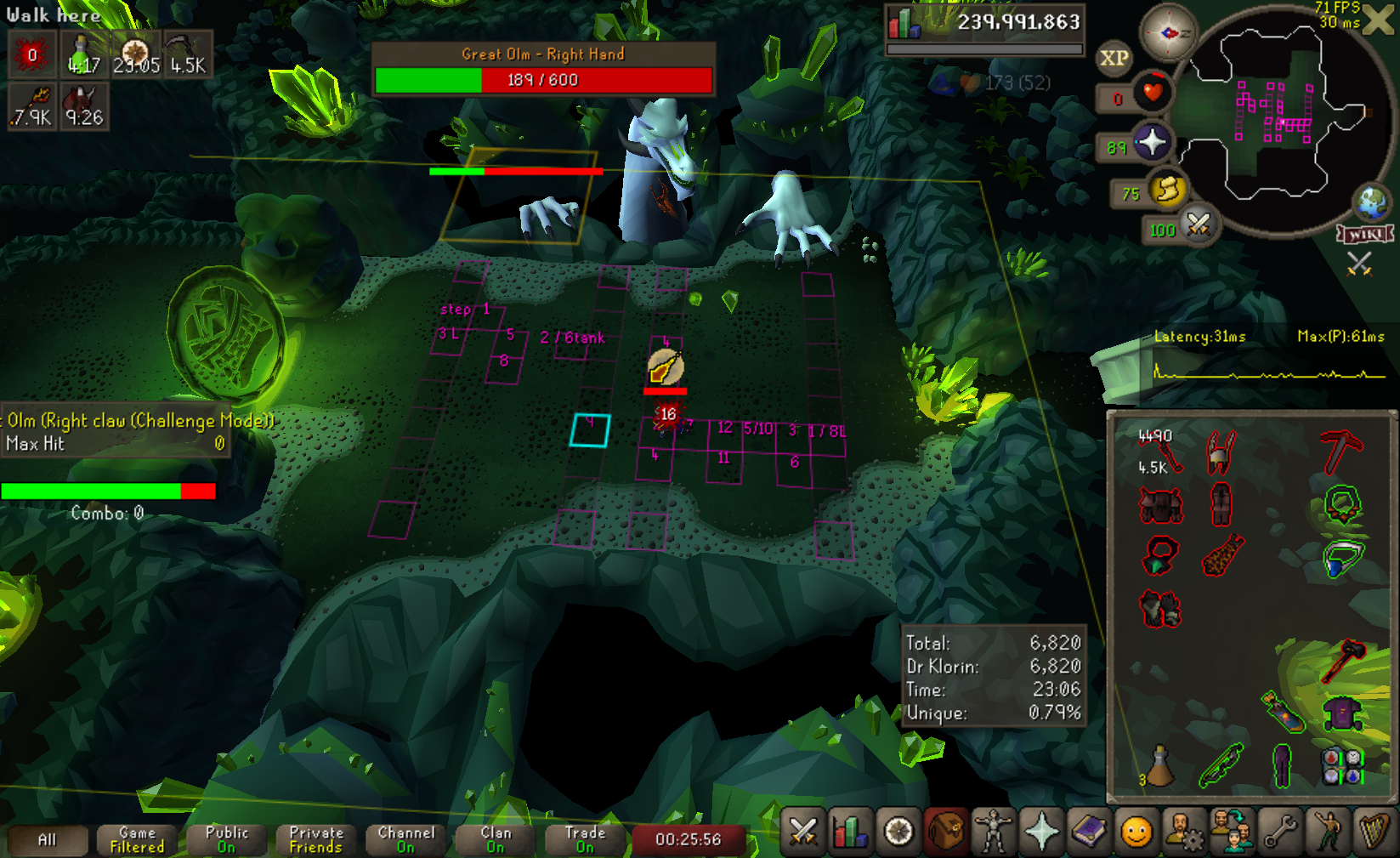The height and width of the screenshot is (858, 1400).
Task: Select the All chat tab
Action: (x=48, y=840)
